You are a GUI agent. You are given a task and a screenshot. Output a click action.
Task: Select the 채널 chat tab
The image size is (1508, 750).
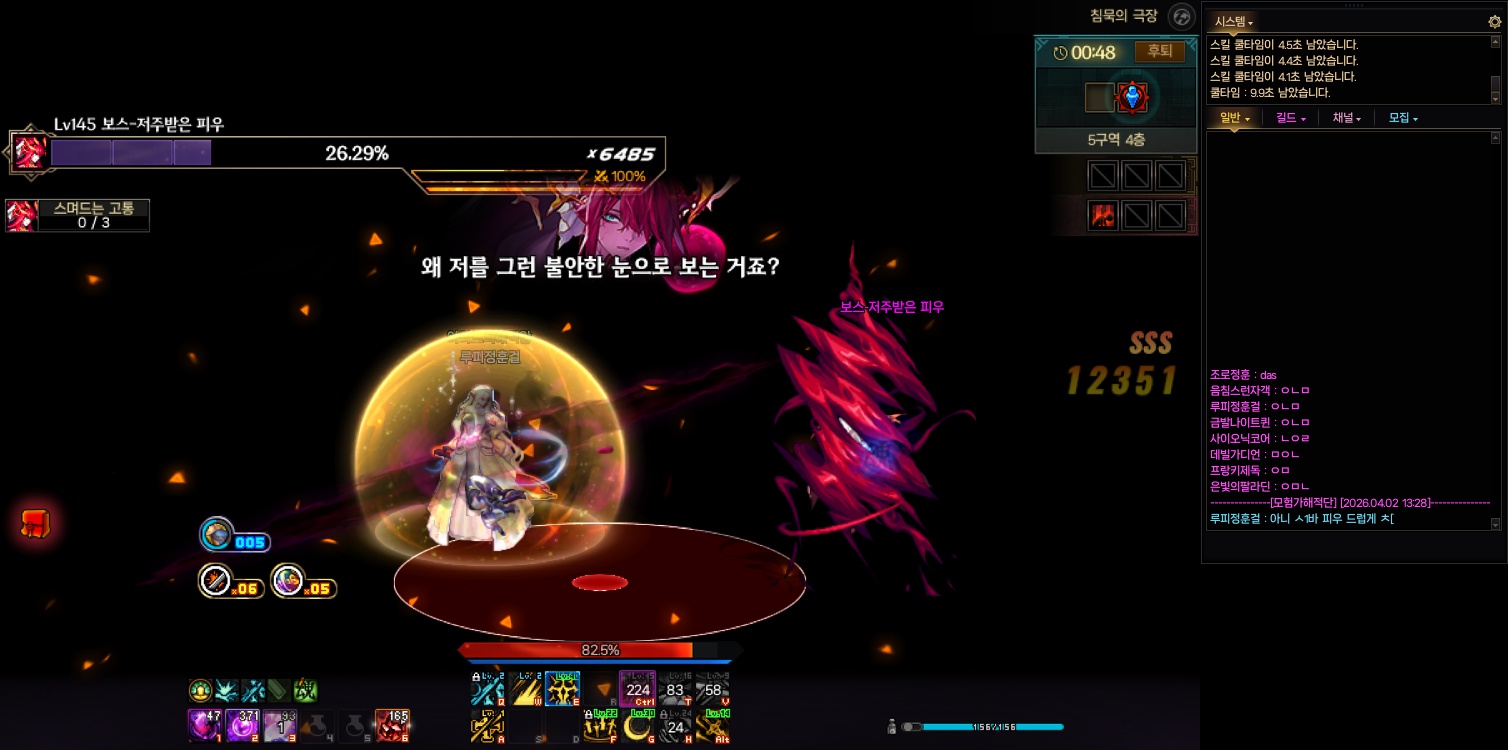(x=1346, y=118)
